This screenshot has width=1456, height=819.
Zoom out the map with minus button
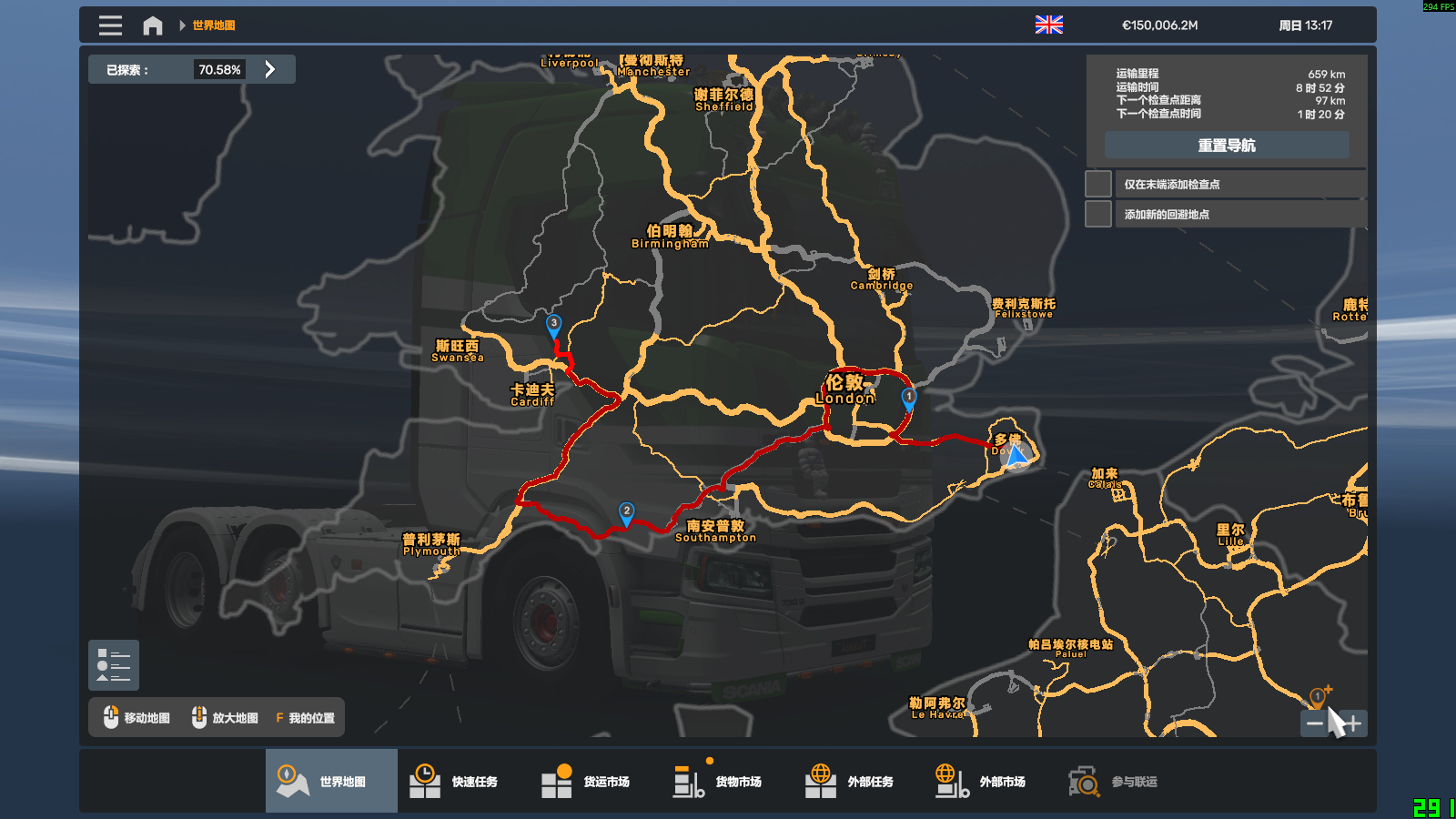click(1314, 723)
